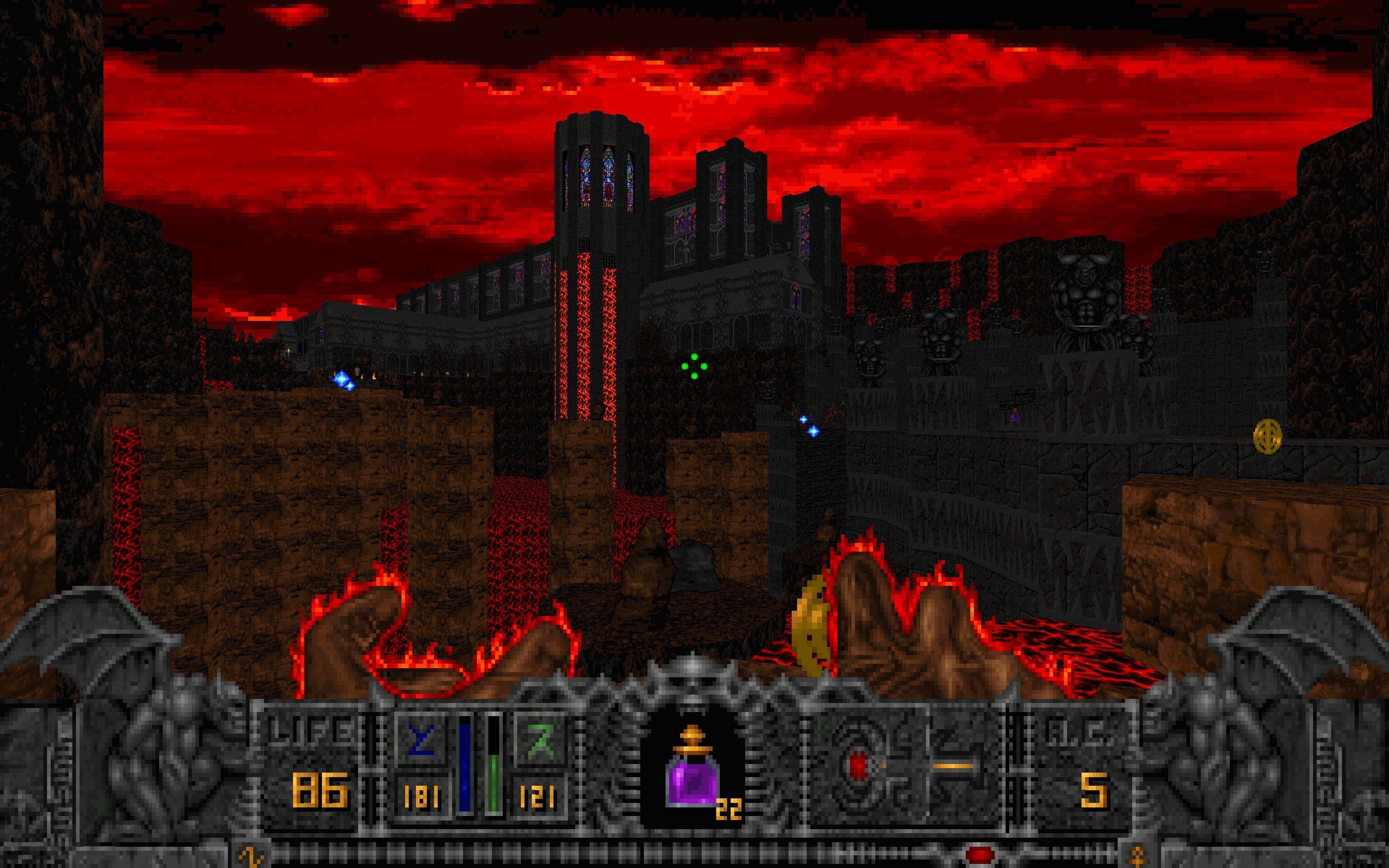Click the blue mana amount showing 181
Screen dimensions: 1389x868
[422, 795]
